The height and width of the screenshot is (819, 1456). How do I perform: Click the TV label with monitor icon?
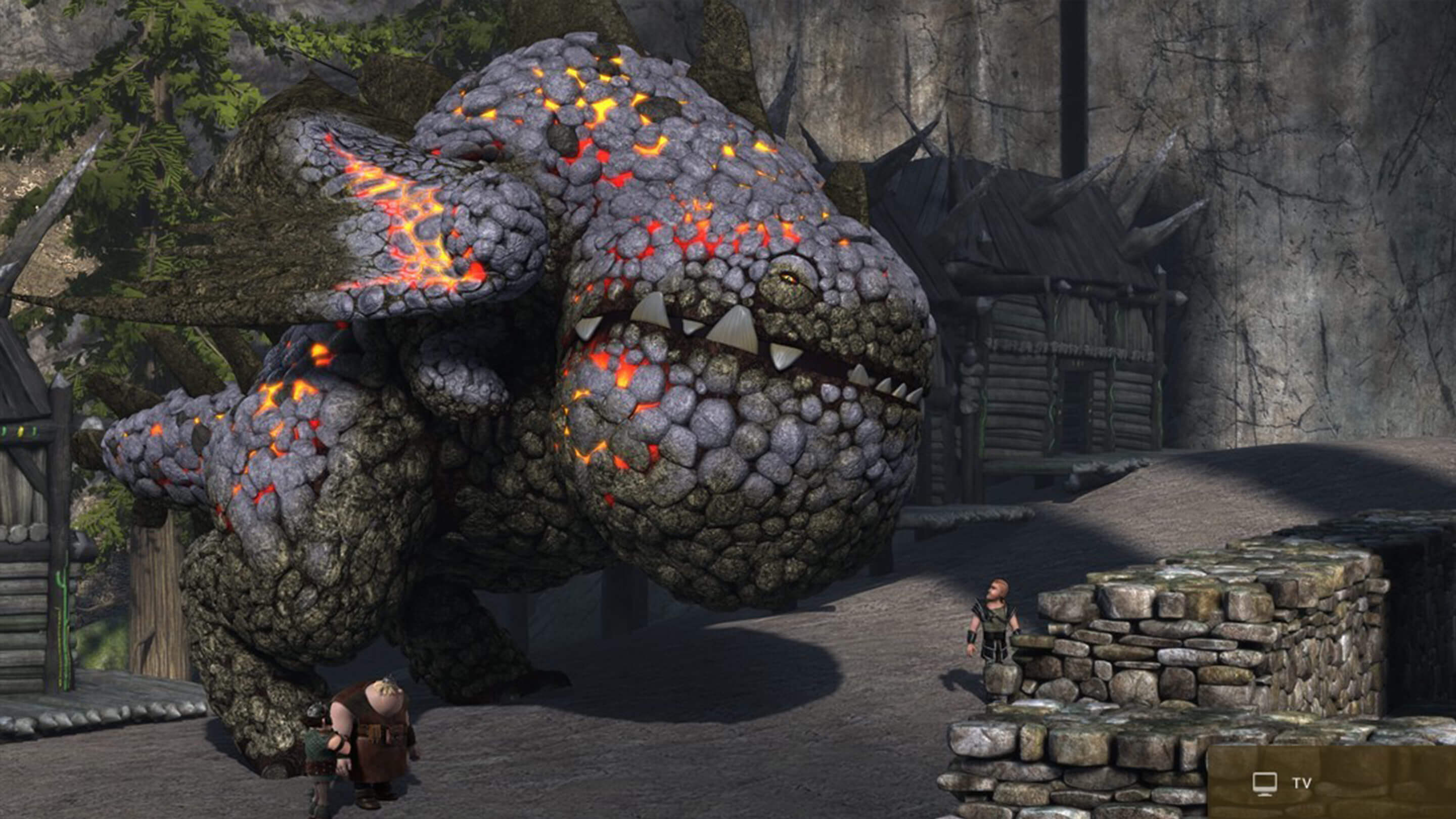pos(1281,784)
